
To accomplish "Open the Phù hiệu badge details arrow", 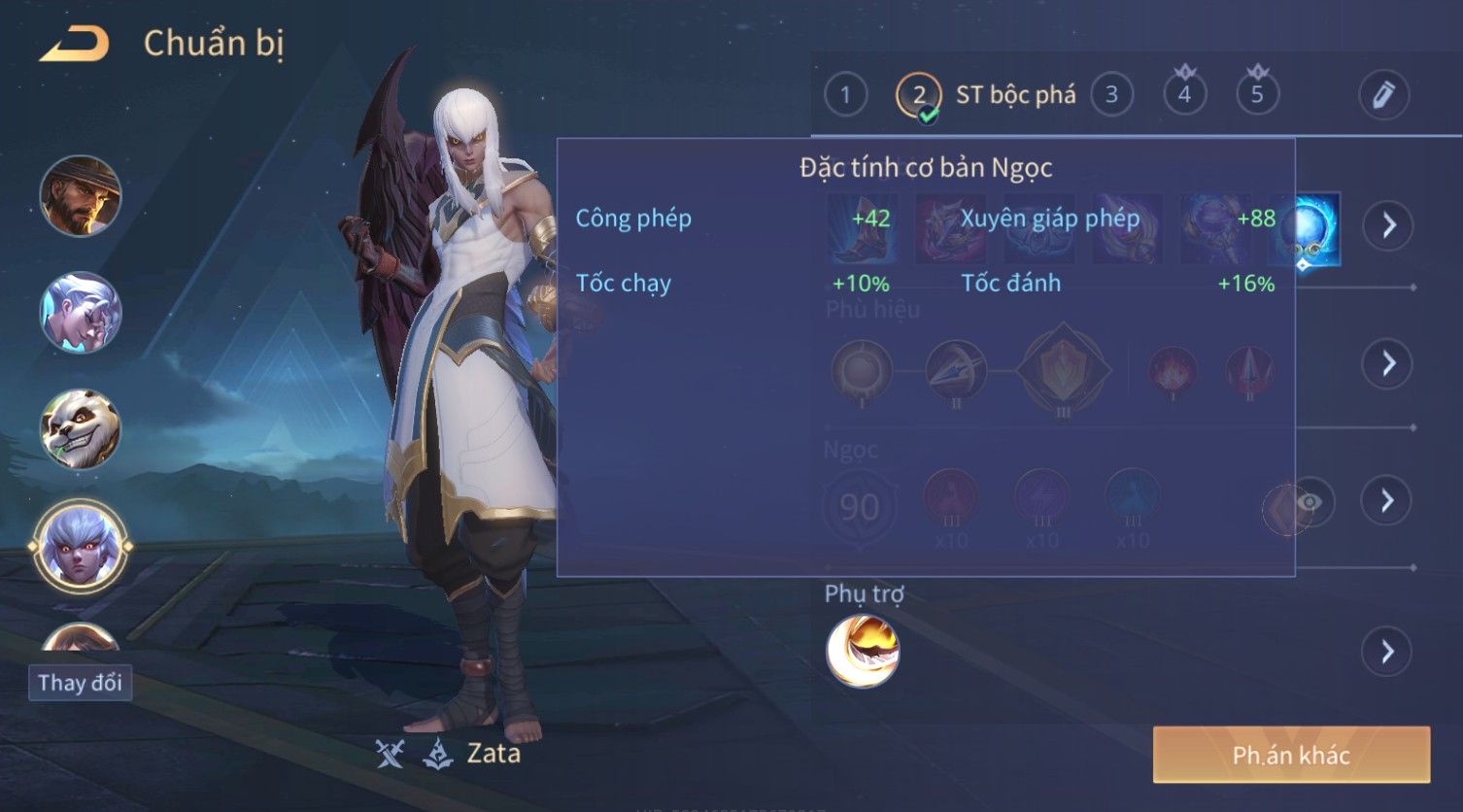I will click(1387, 363).
